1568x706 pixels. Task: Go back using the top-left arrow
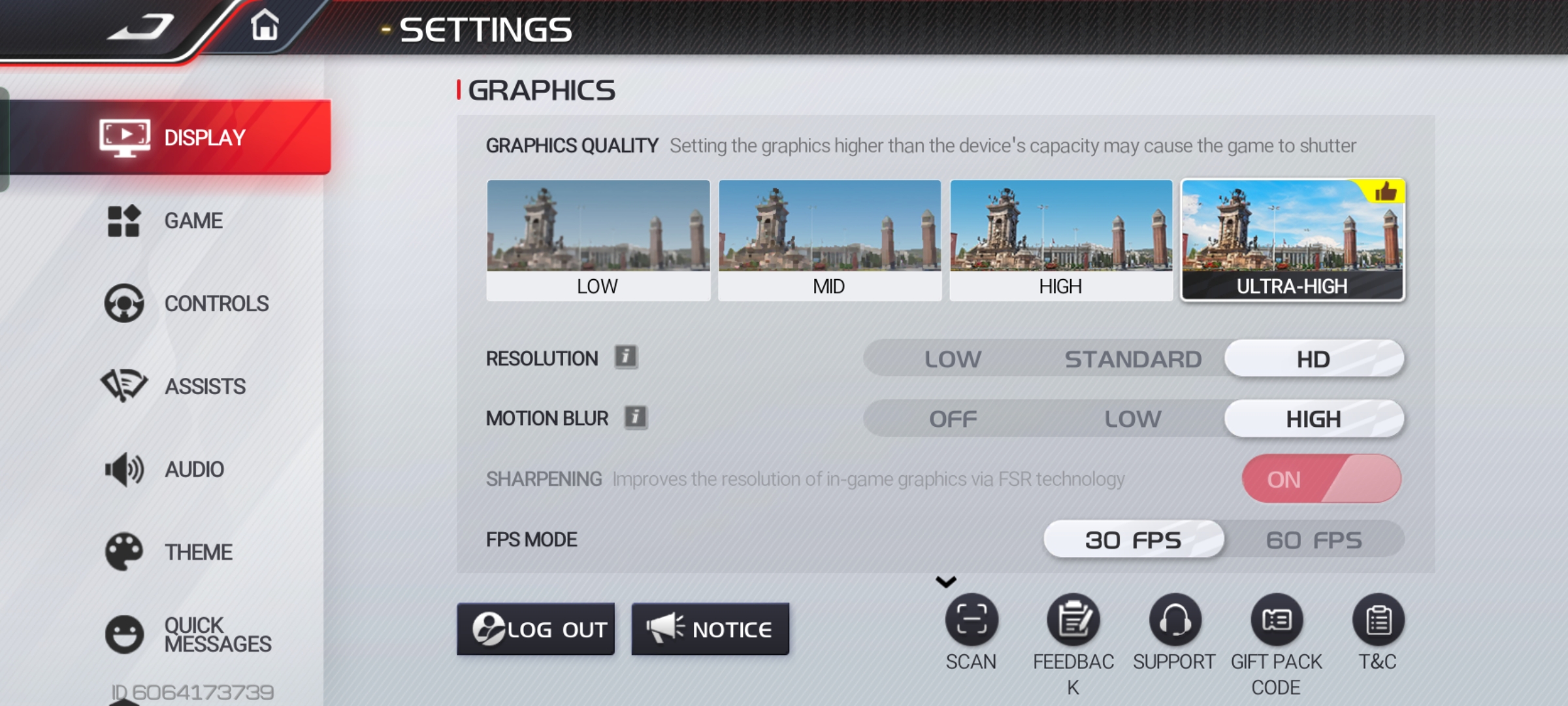tap(140, 27)
